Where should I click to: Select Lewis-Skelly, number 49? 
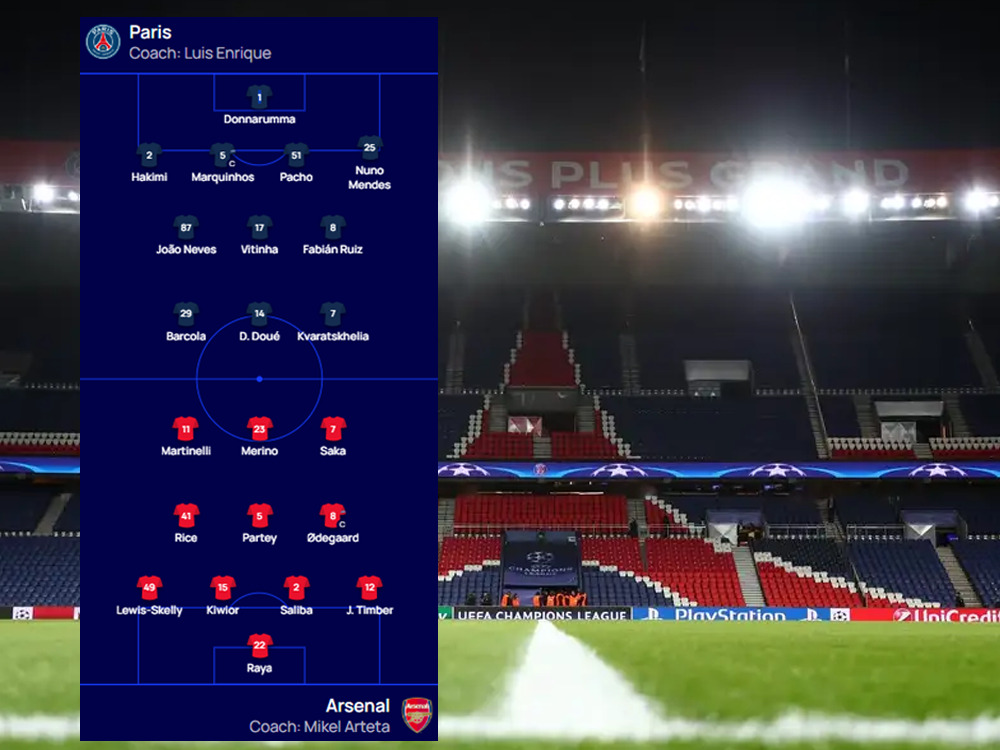(x=149, y=588)
